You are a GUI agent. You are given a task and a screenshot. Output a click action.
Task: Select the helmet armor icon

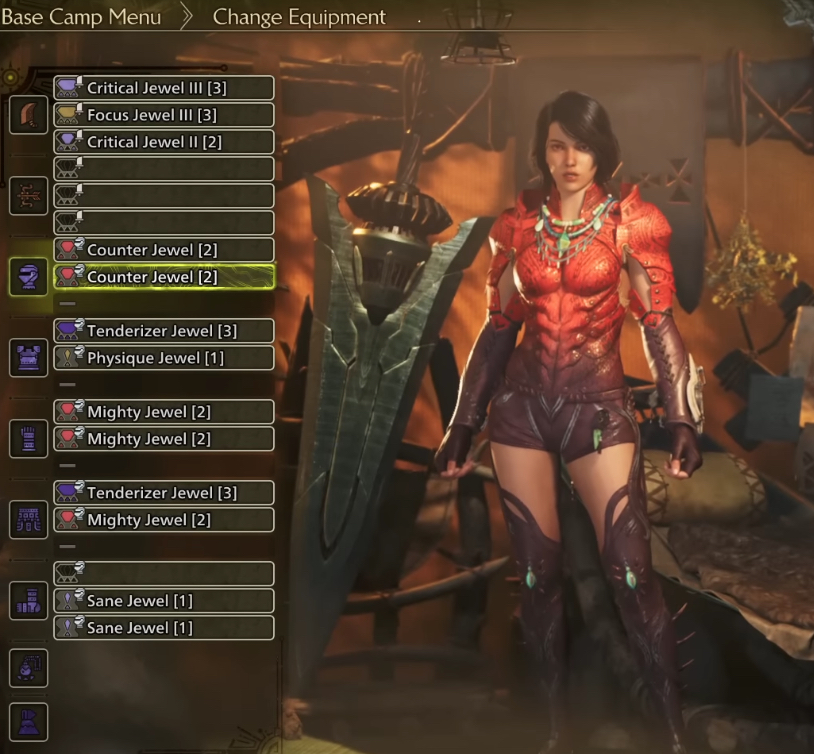pos(29,276)
